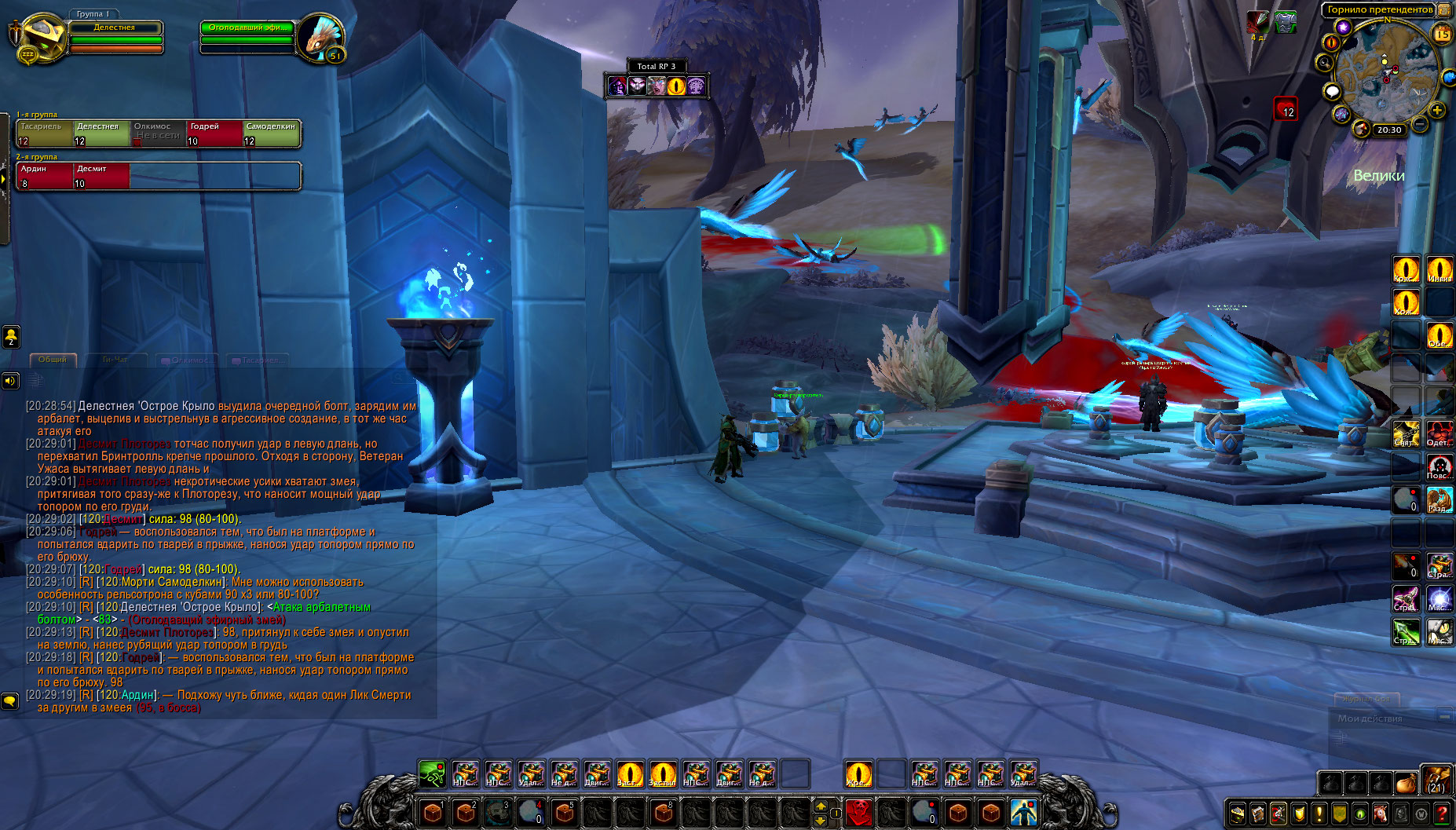Open the chat speech bubble minimap button
The height and width of the screenshot is (830, 1456).
pyautogui.click(x=1332, y=92)
